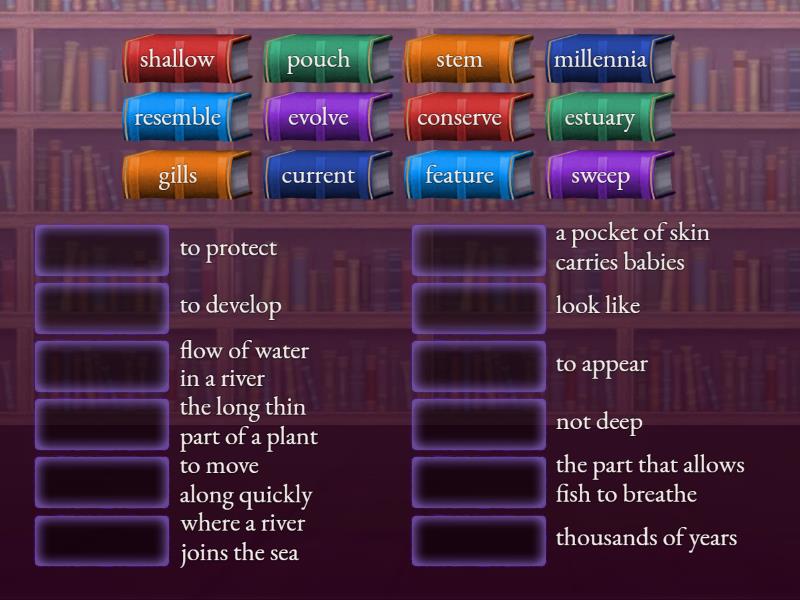Choose the slot next to 'look like'
The height and width of the screenshot is (600, 800).
[x=479, y=307]
